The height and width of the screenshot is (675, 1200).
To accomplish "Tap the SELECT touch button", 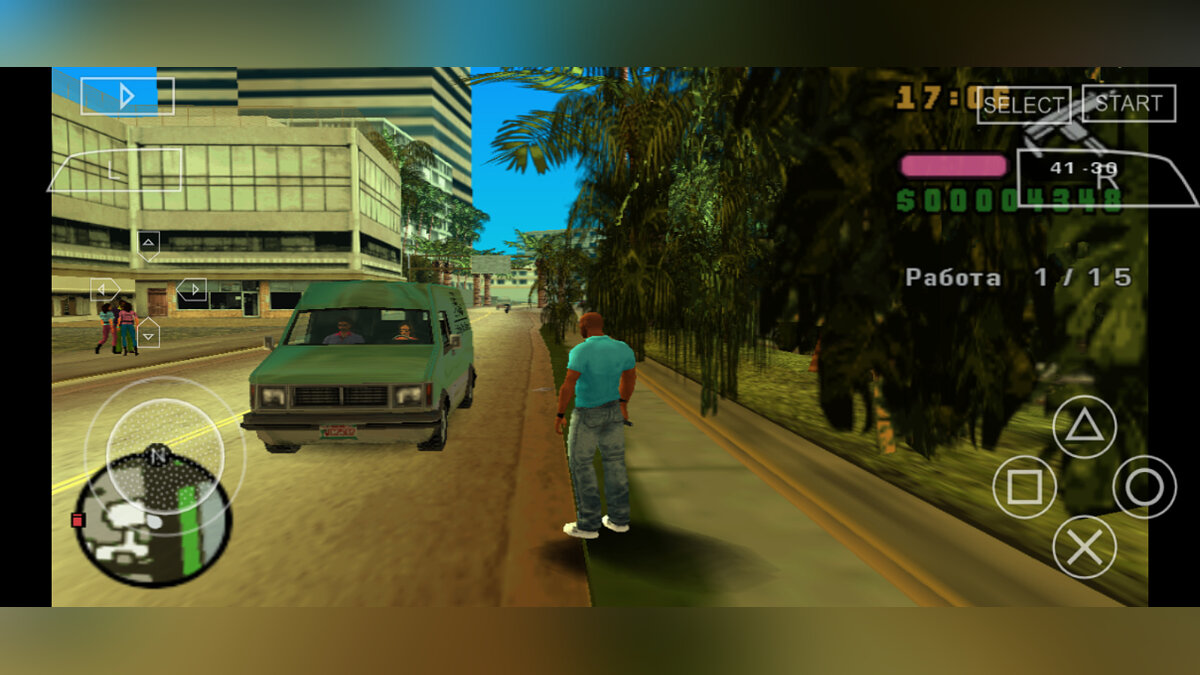I will click(x=1023, y=104).
